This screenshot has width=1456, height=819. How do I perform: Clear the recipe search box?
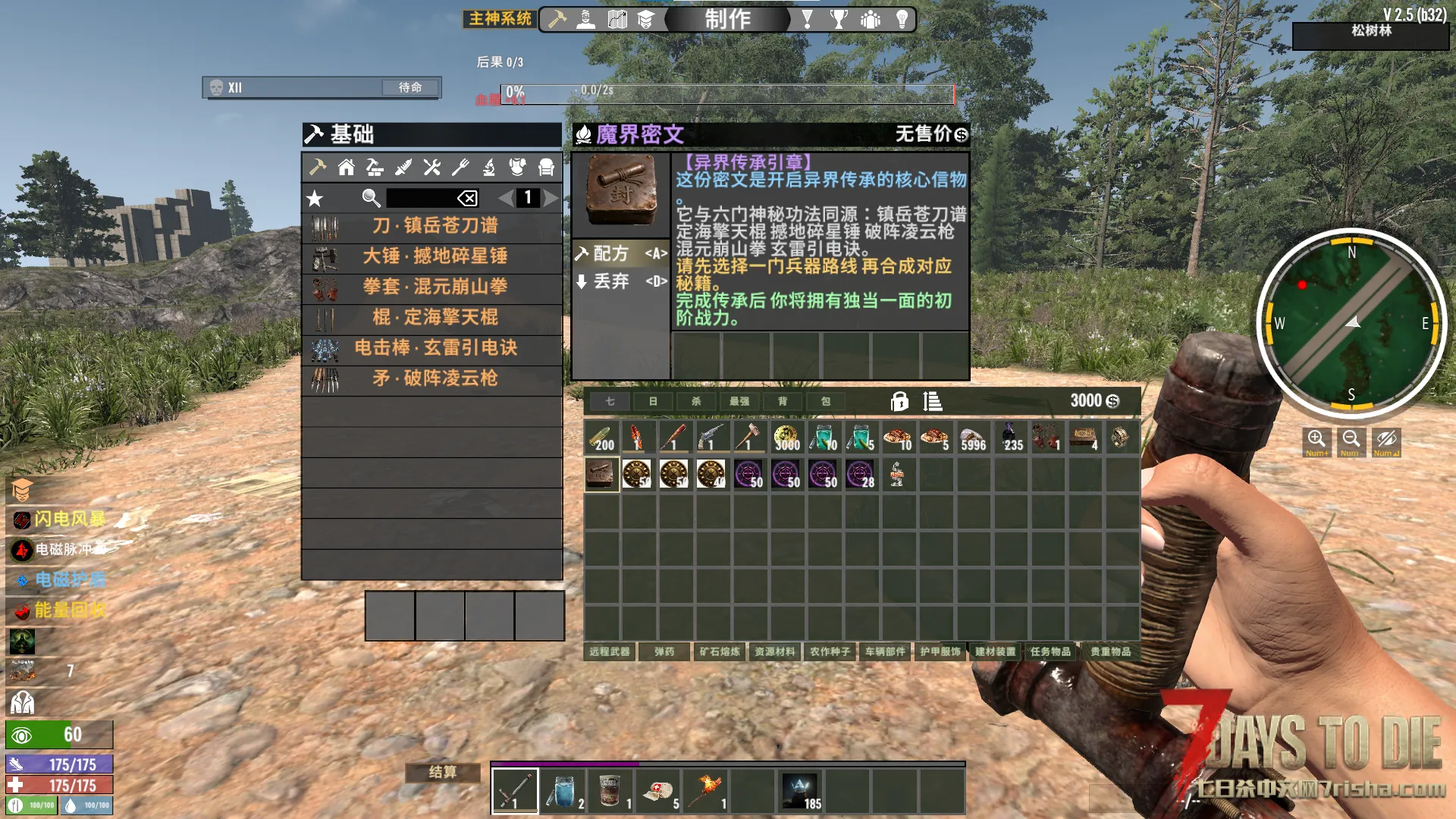click(467, 199)
